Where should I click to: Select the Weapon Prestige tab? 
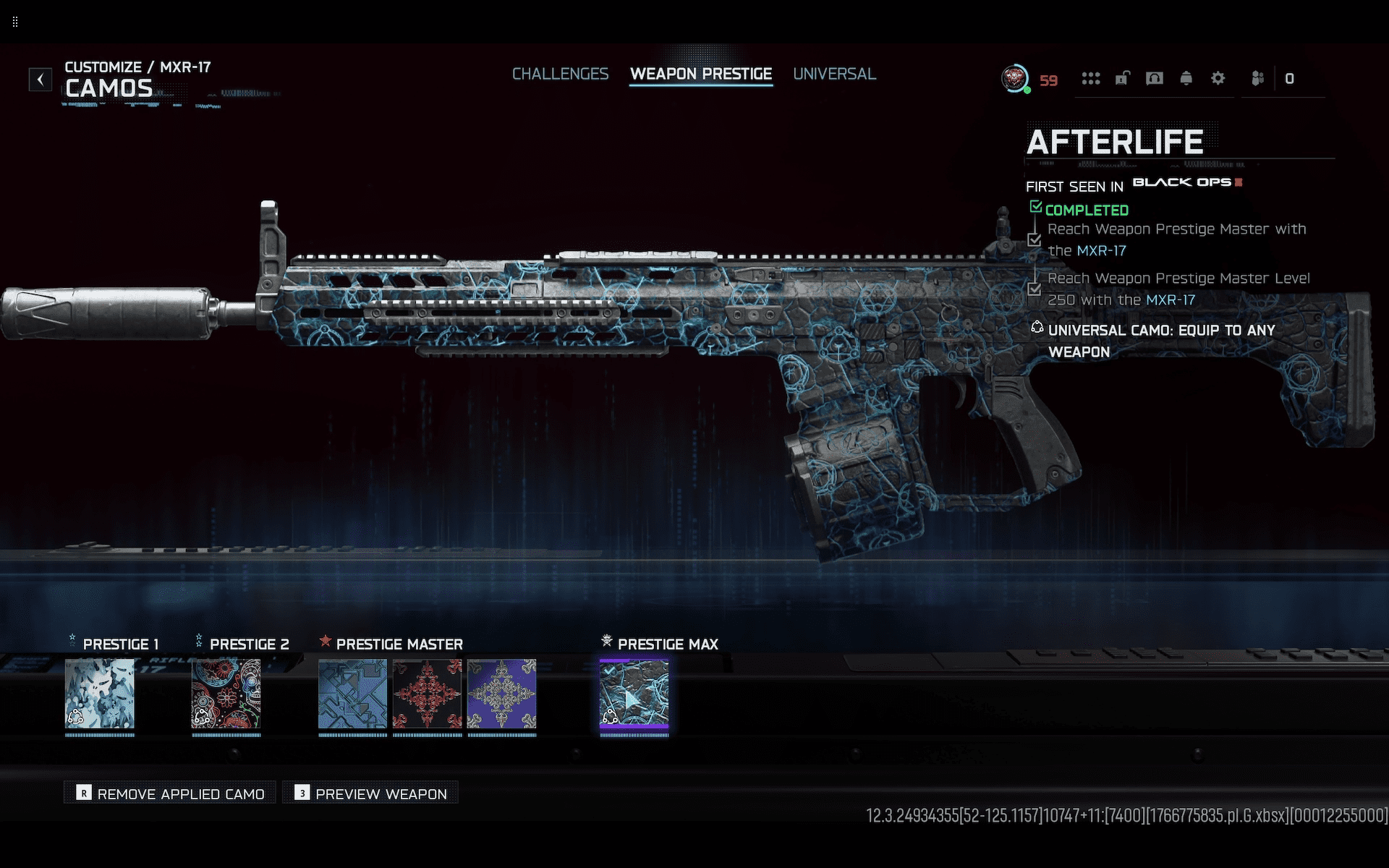pos(700,74)
